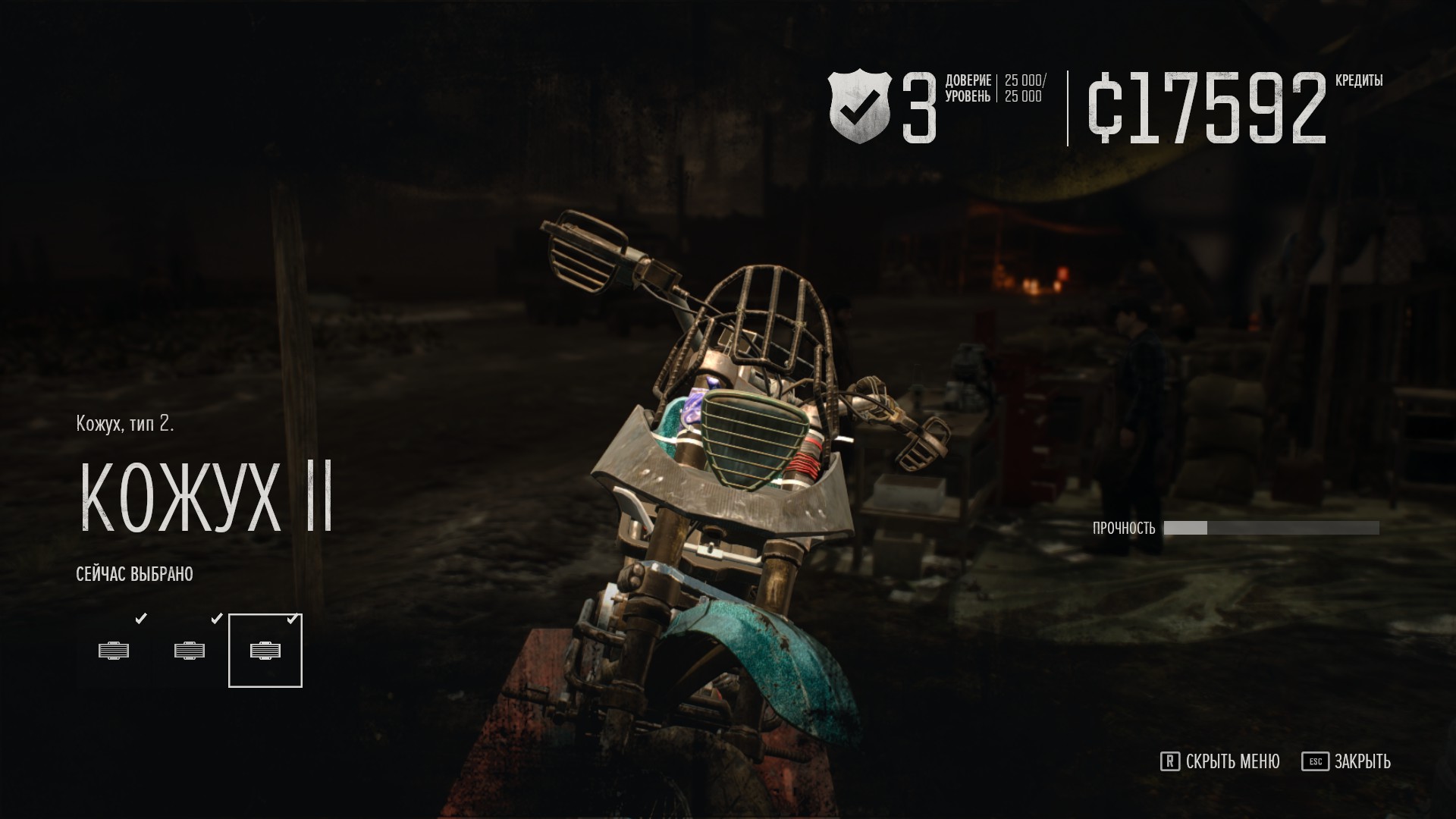The width and height of the screenshot is (1456, 819).
Task: Choose the first shroud option in the row
Action: tap(114, 651)
